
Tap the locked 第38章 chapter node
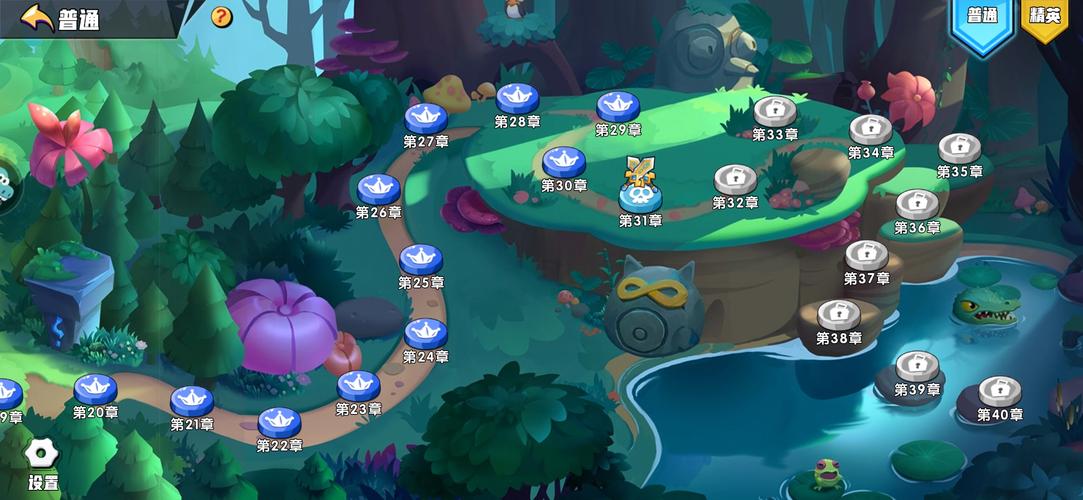[838, 315]
